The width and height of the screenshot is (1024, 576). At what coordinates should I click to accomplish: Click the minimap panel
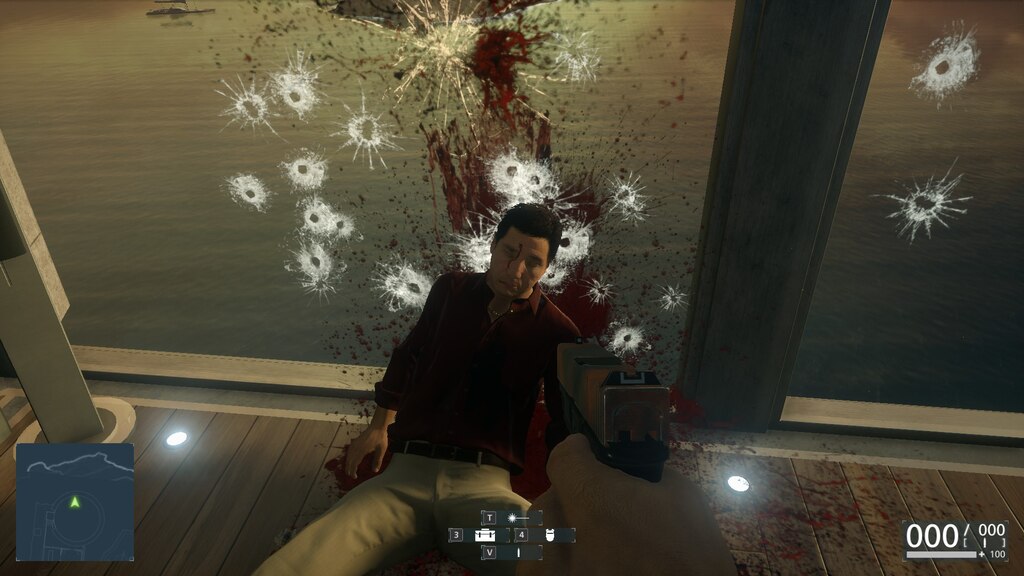75,503
